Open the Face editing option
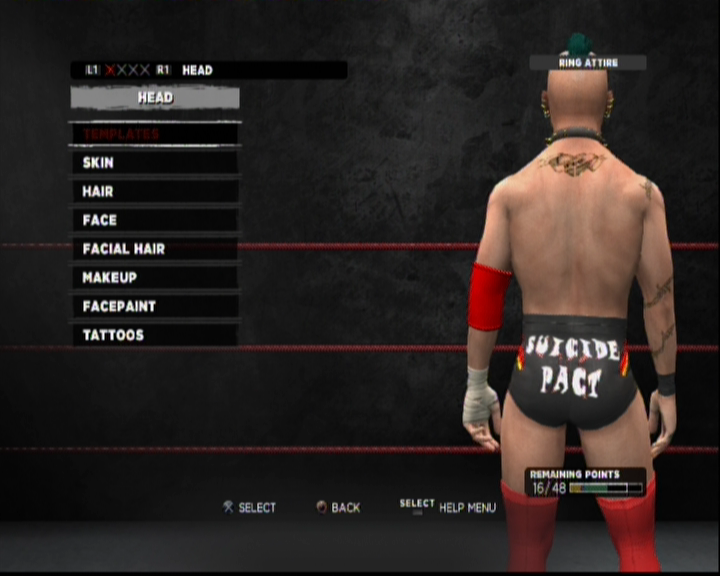This screenshot has width=720, height=576. 154,220
